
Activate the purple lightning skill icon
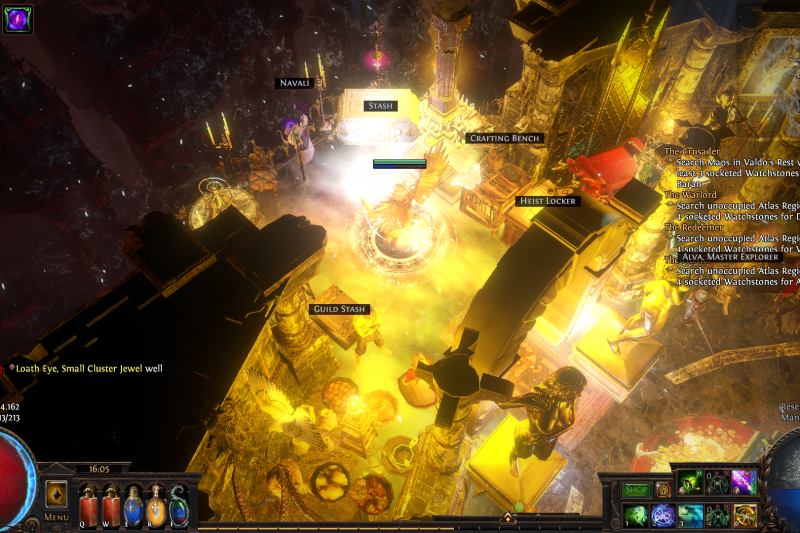[x=743, y=482]
